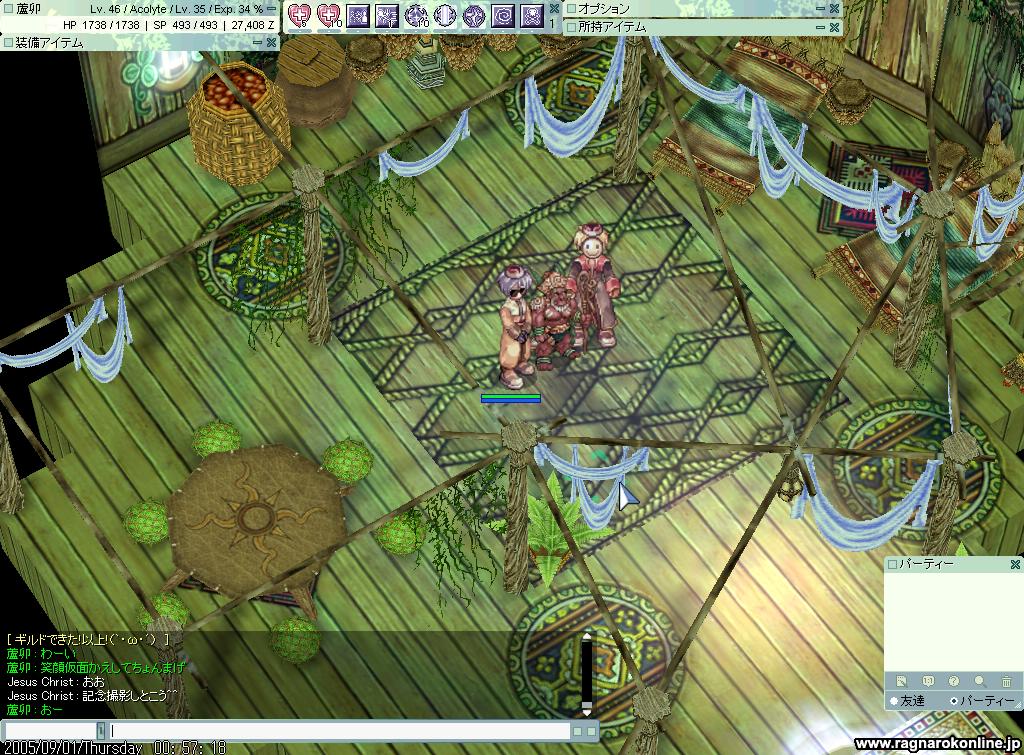The image size is (1024, 755).
Task: Close the hotkey skill bar
Action: click(x=554, y=8)
